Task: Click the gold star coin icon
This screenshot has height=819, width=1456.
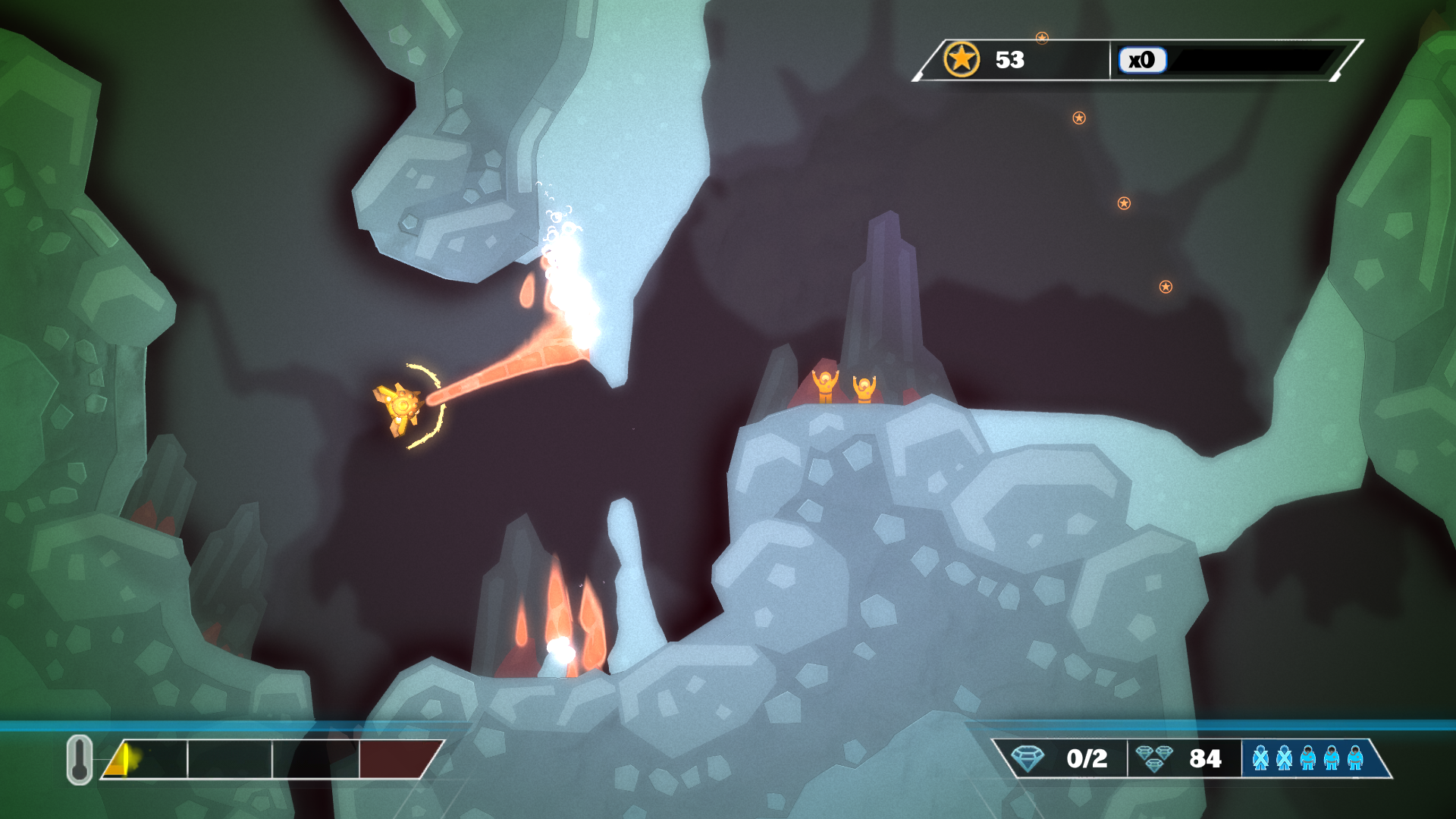Action: click(x=961, y=59)
